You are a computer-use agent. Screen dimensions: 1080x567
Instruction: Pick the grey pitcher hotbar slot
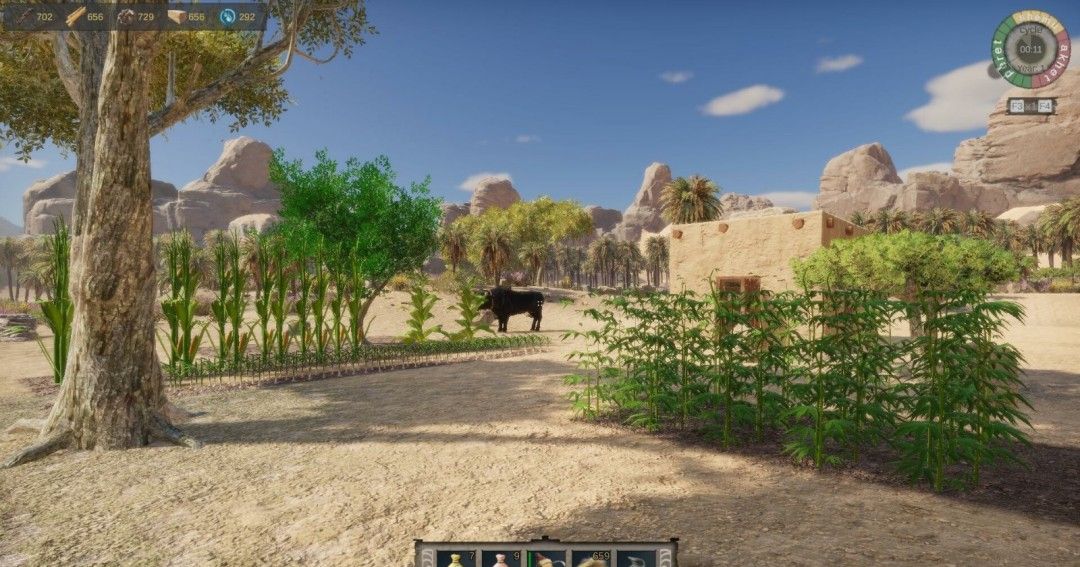pos(636,558)
